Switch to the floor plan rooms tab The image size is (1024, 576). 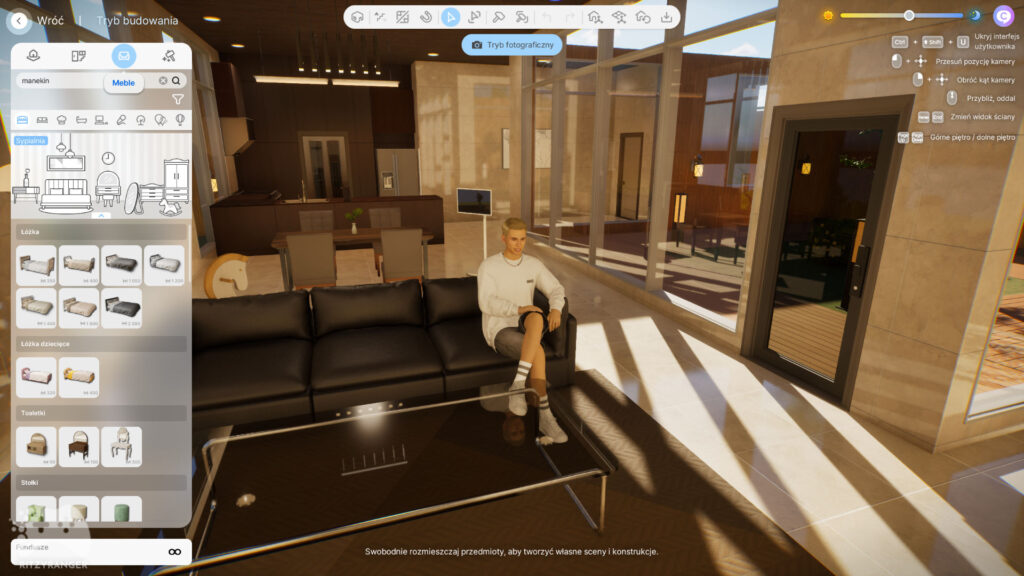(x=79, y=56)
